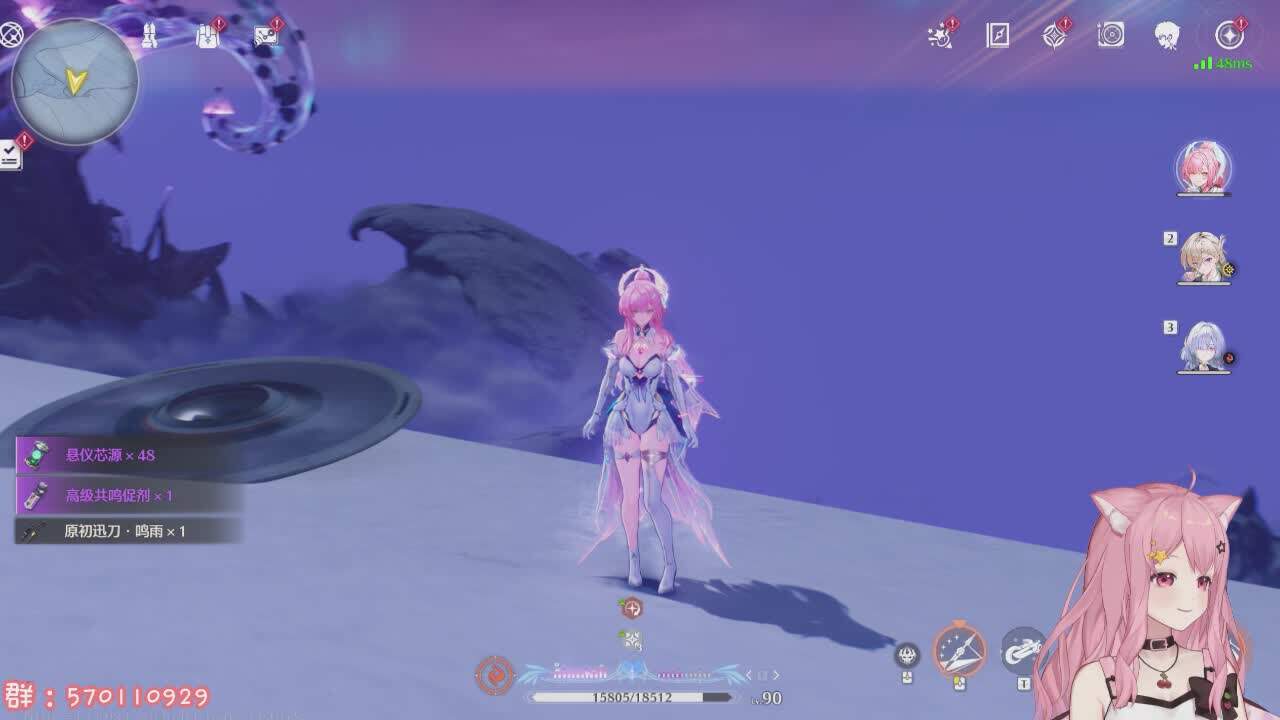Open the disc-shaped icon in the top bar
Viewport: 1280px width, 720px height.
(x=1111, y=36)
